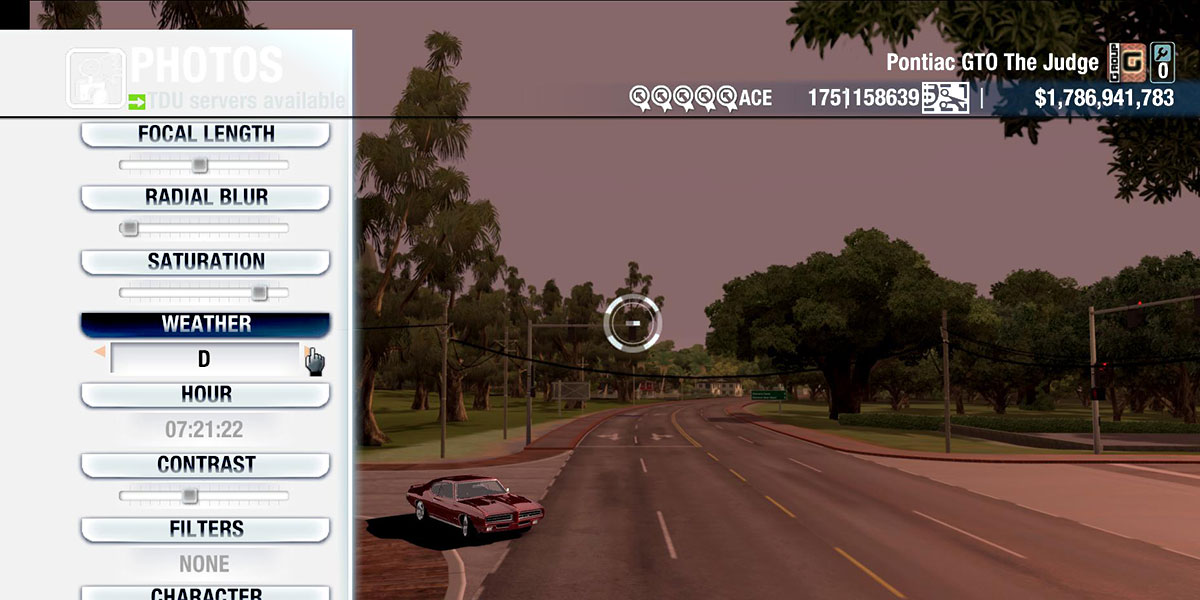1200x600 pixels.
Task: Click the right arrow for Weather
Action: point(309,354)
